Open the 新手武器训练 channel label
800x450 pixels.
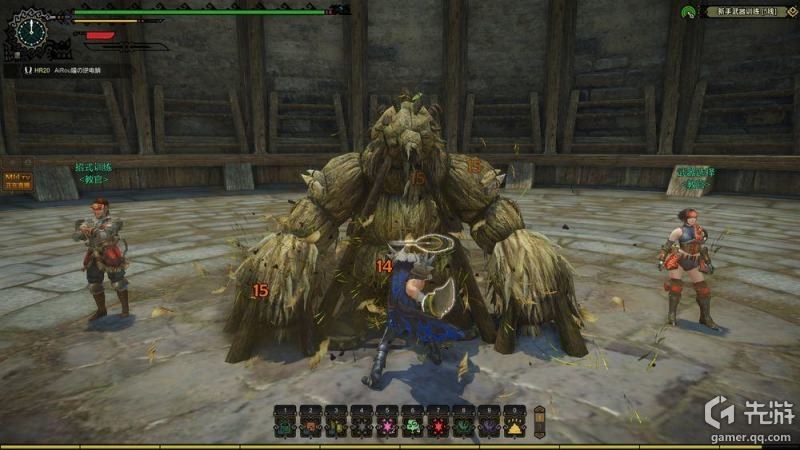(x=746, y=11)
